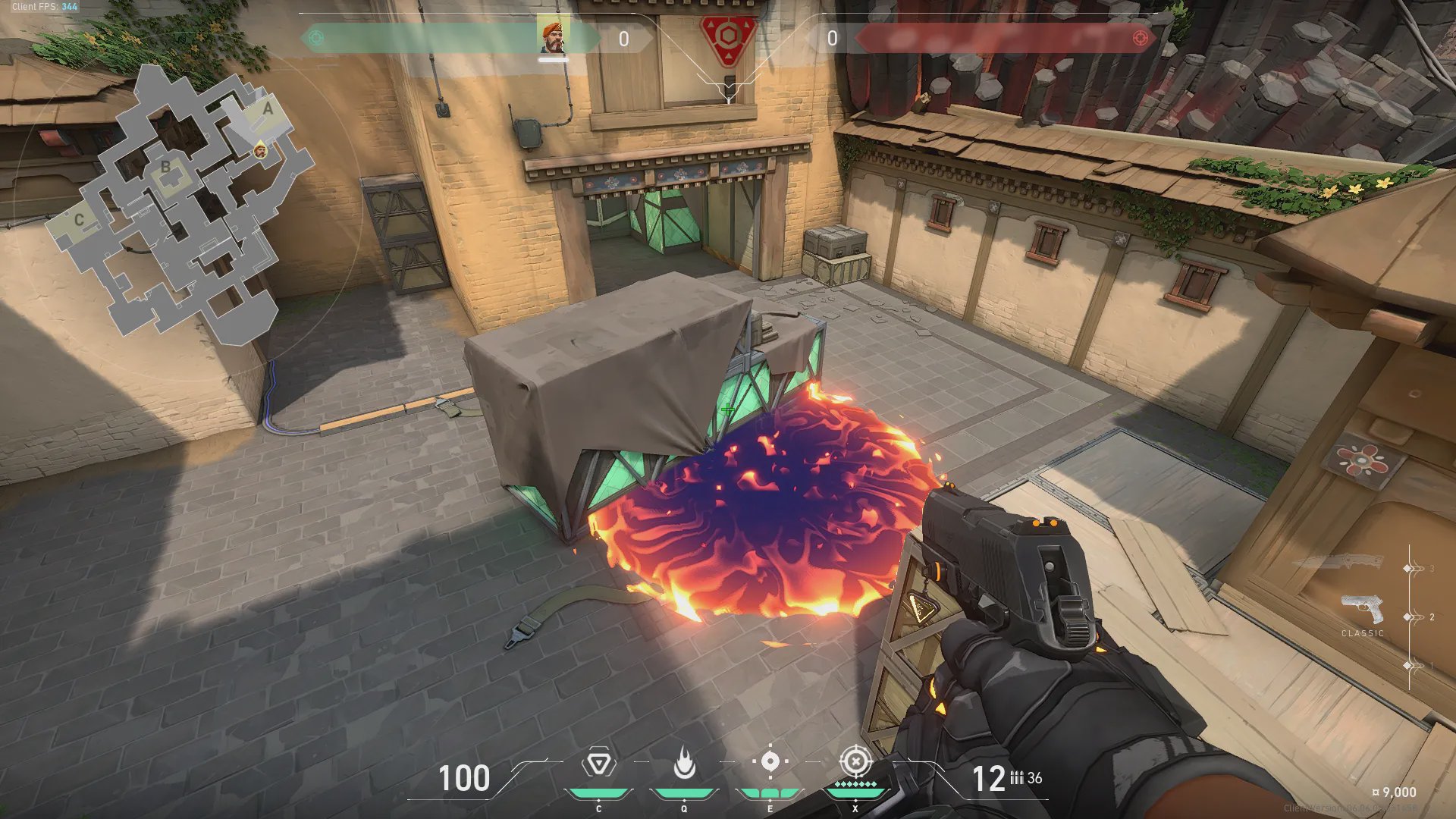Image resolution: width=1456 pixels, height=819 pixels.
Task: Use the Incendiary flame ability icon
Action: click(x=684, y=763)
